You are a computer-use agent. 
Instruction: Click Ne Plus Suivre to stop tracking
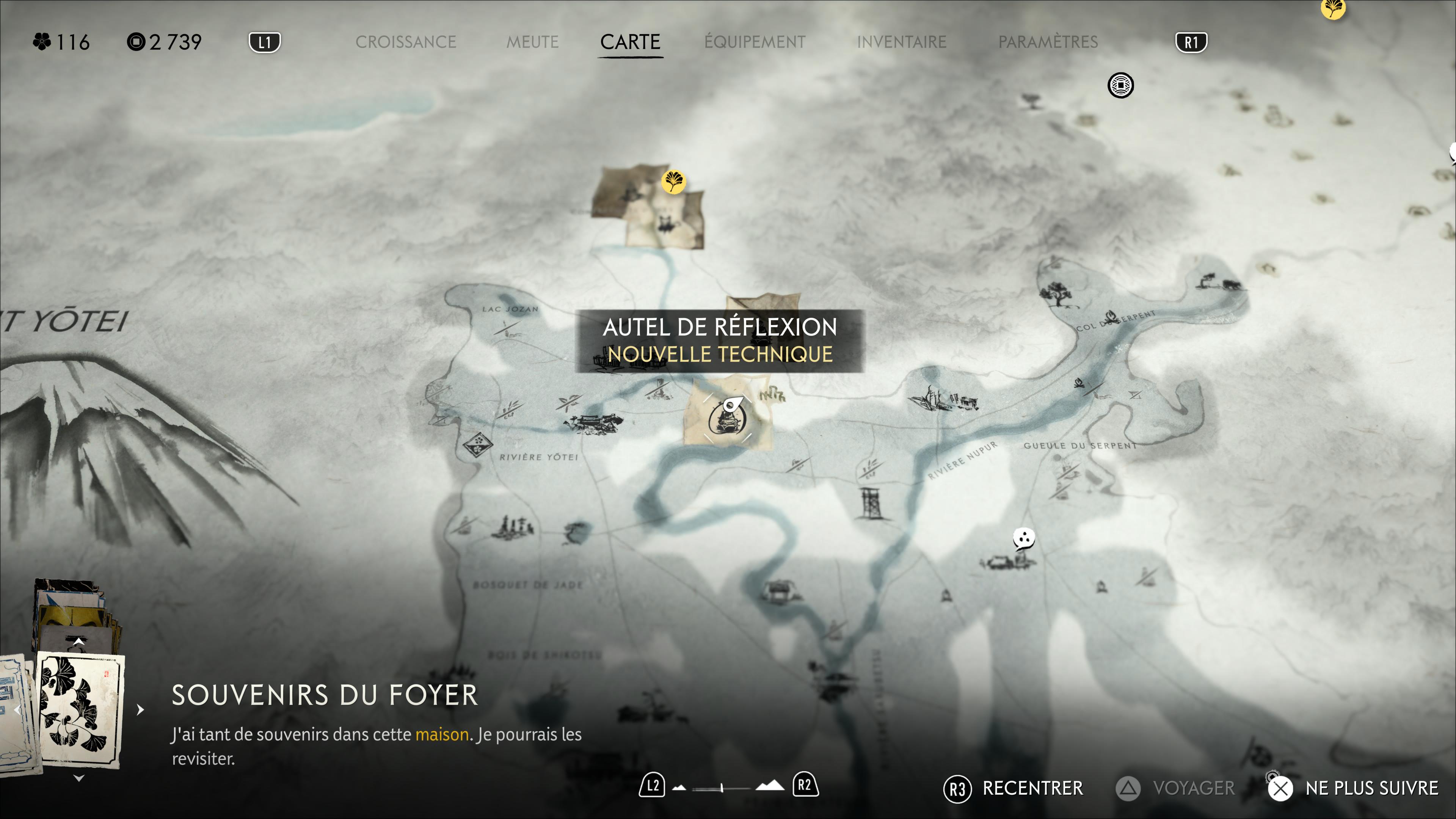pyautogui.click(x=1353, y=789)
